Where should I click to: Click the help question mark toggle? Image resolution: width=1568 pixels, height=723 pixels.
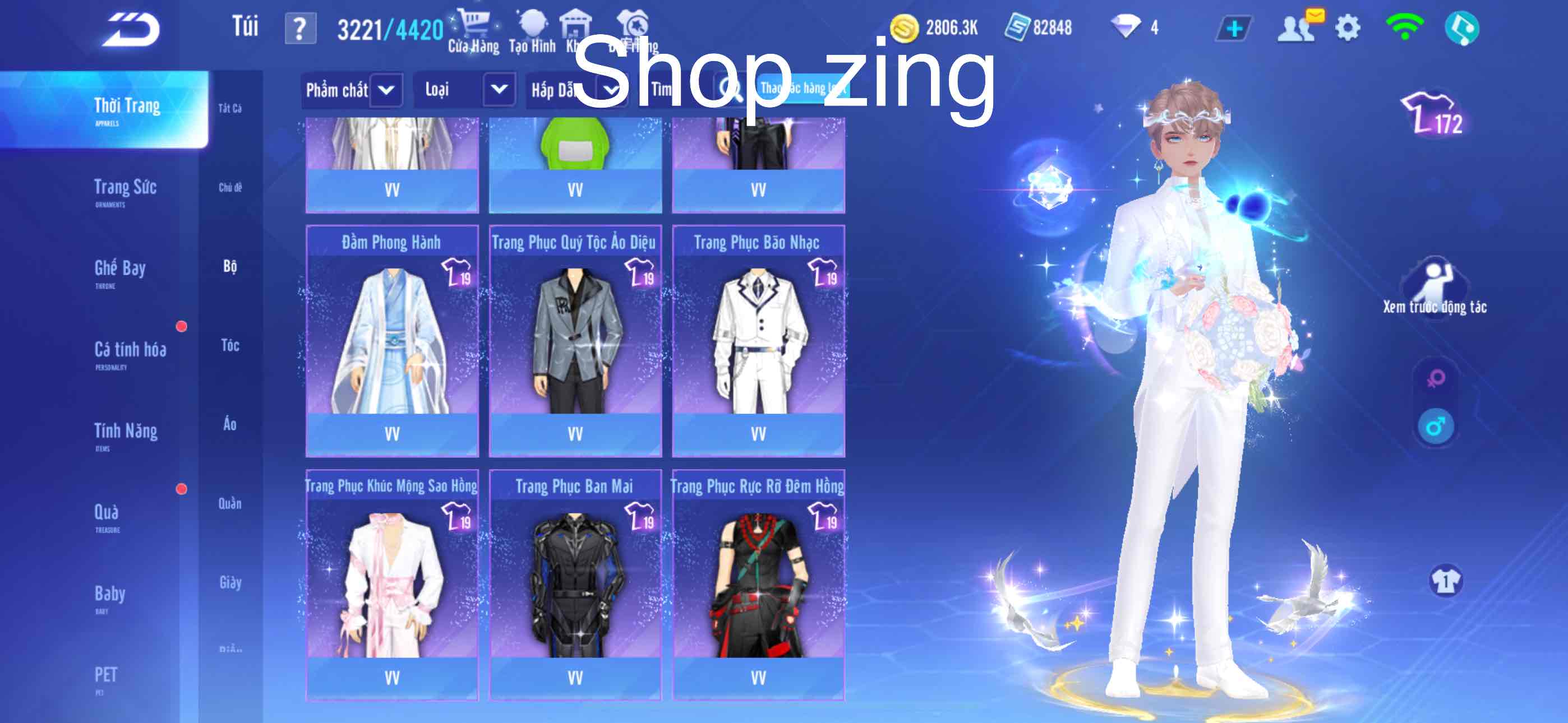point(301,26)
